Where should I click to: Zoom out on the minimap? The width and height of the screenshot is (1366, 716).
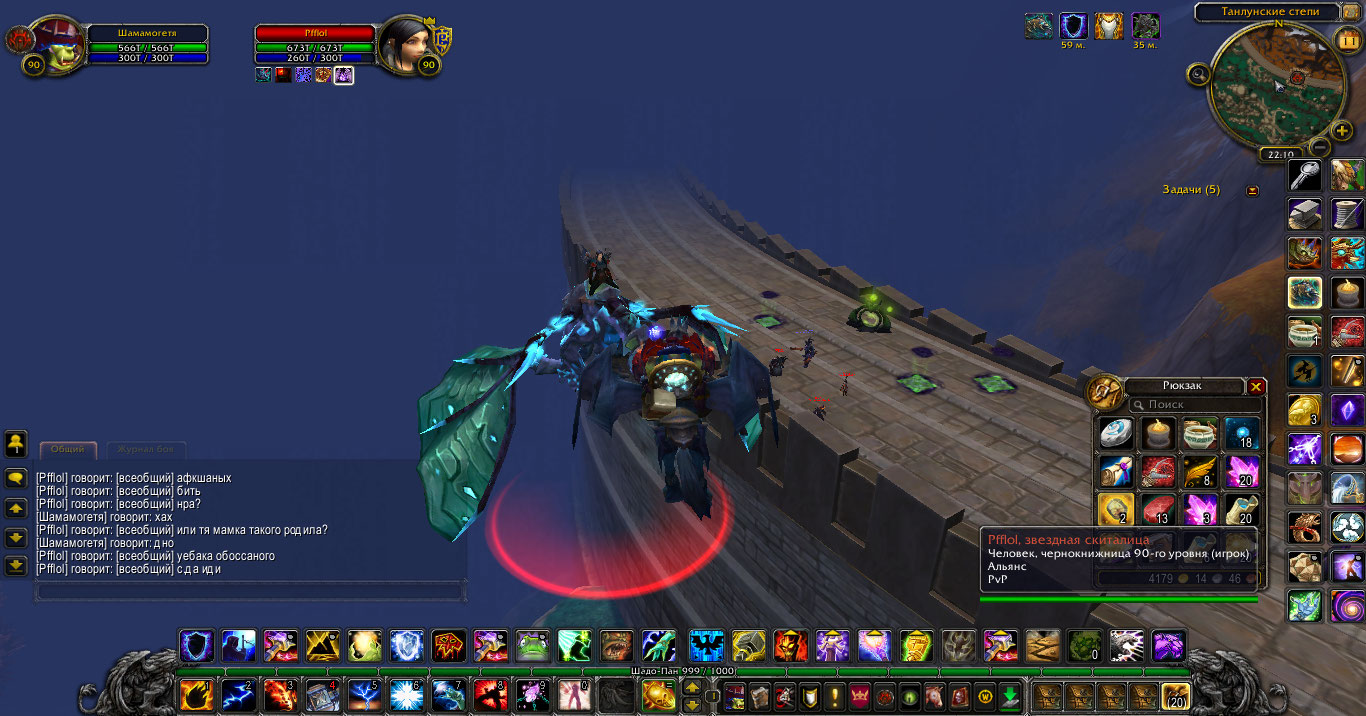[1319, 147]
